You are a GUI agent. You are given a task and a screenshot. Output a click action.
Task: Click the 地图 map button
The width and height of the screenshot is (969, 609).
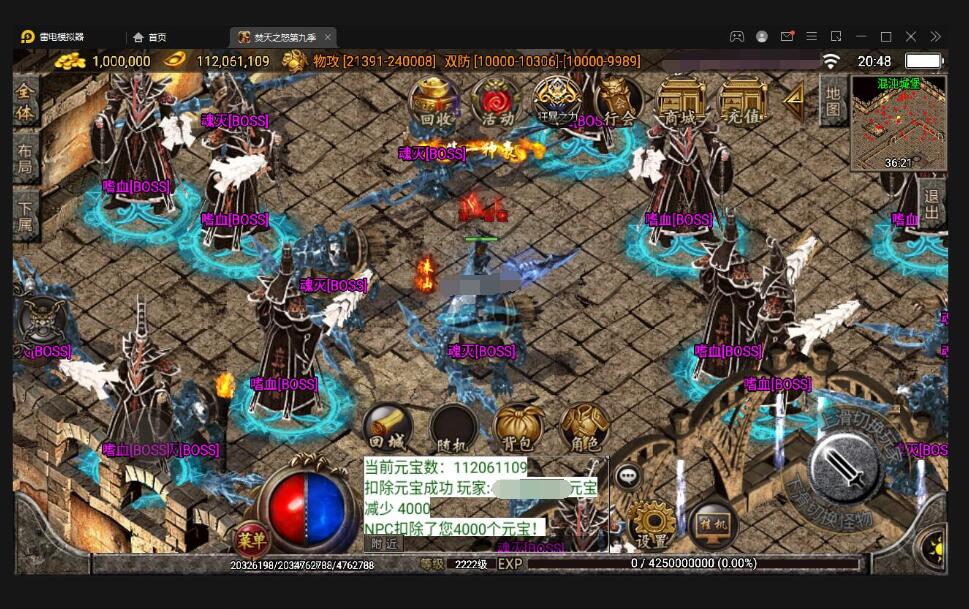pos(833,100)
